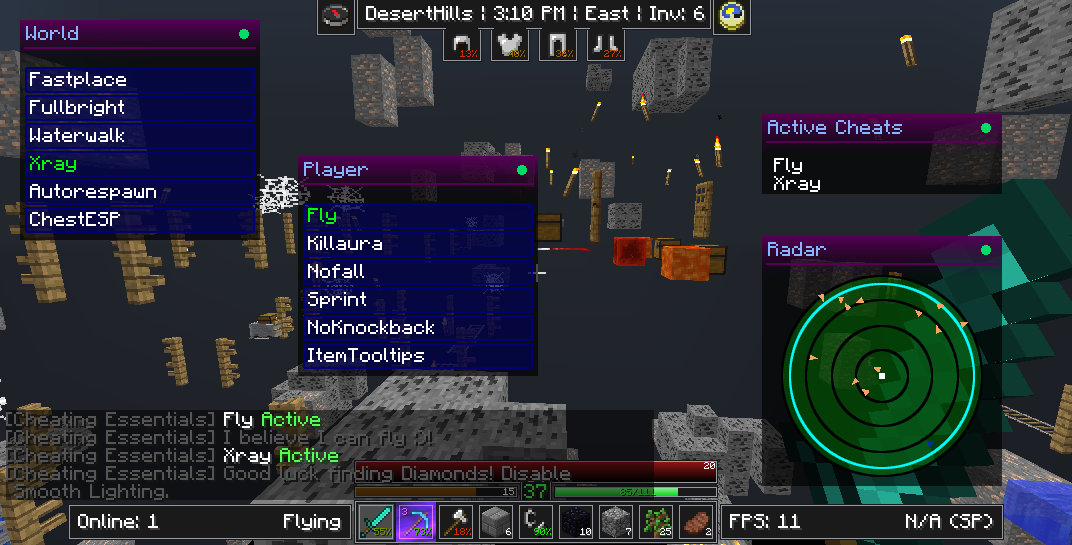The image size is (1072, 545).
Task: Click the World panel's green pin dot
Action: tap(244, 34)
